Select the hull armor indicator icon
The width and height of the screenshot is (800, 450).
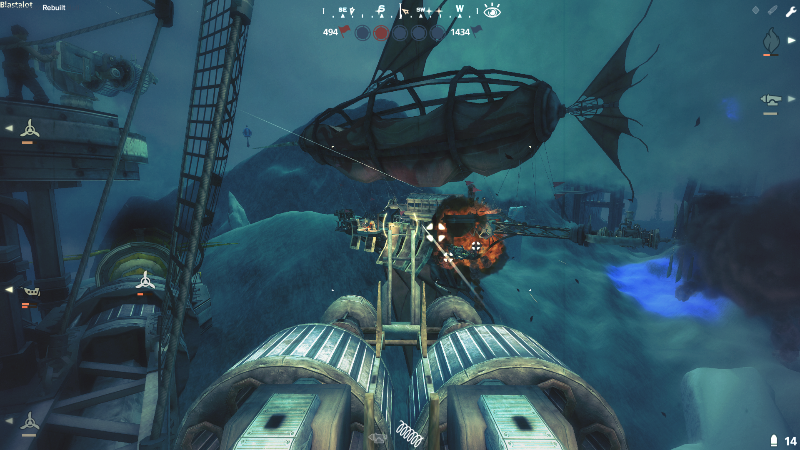click(x=31, y=291)
